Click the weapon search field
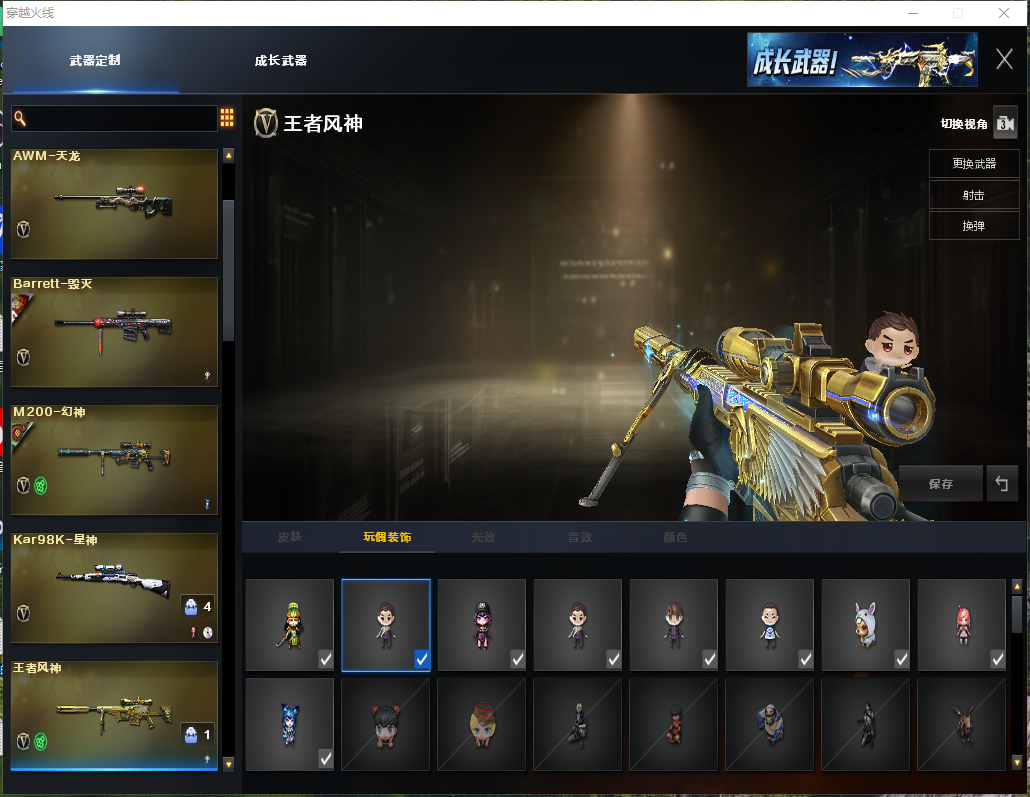This screenshot has height=797, width=1030. 115,119
